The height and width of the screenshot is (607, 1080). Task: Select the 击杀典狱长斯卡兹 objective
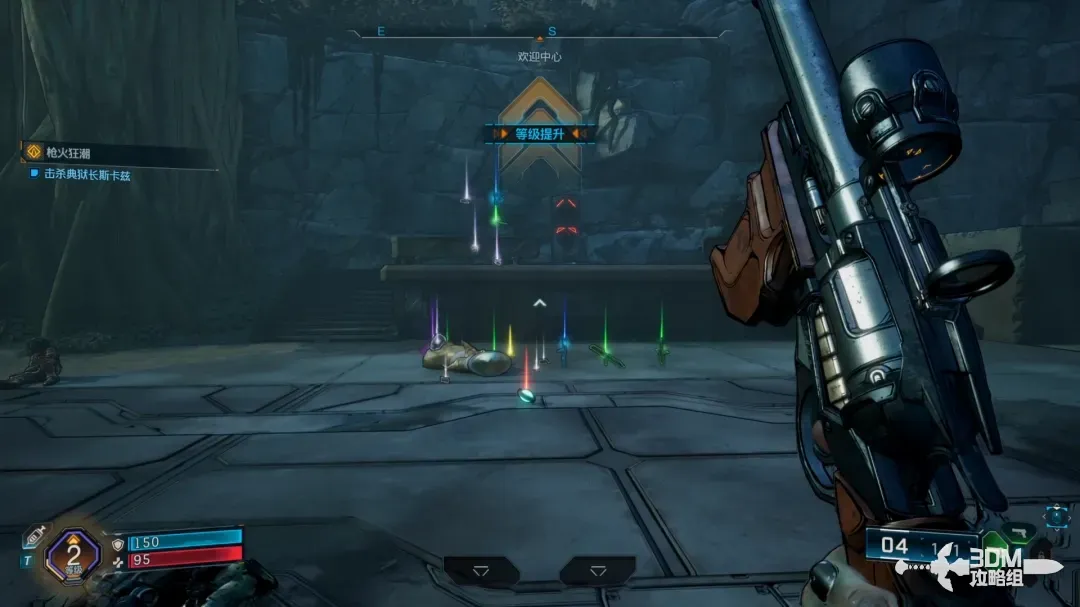click(x=87, y=174)
